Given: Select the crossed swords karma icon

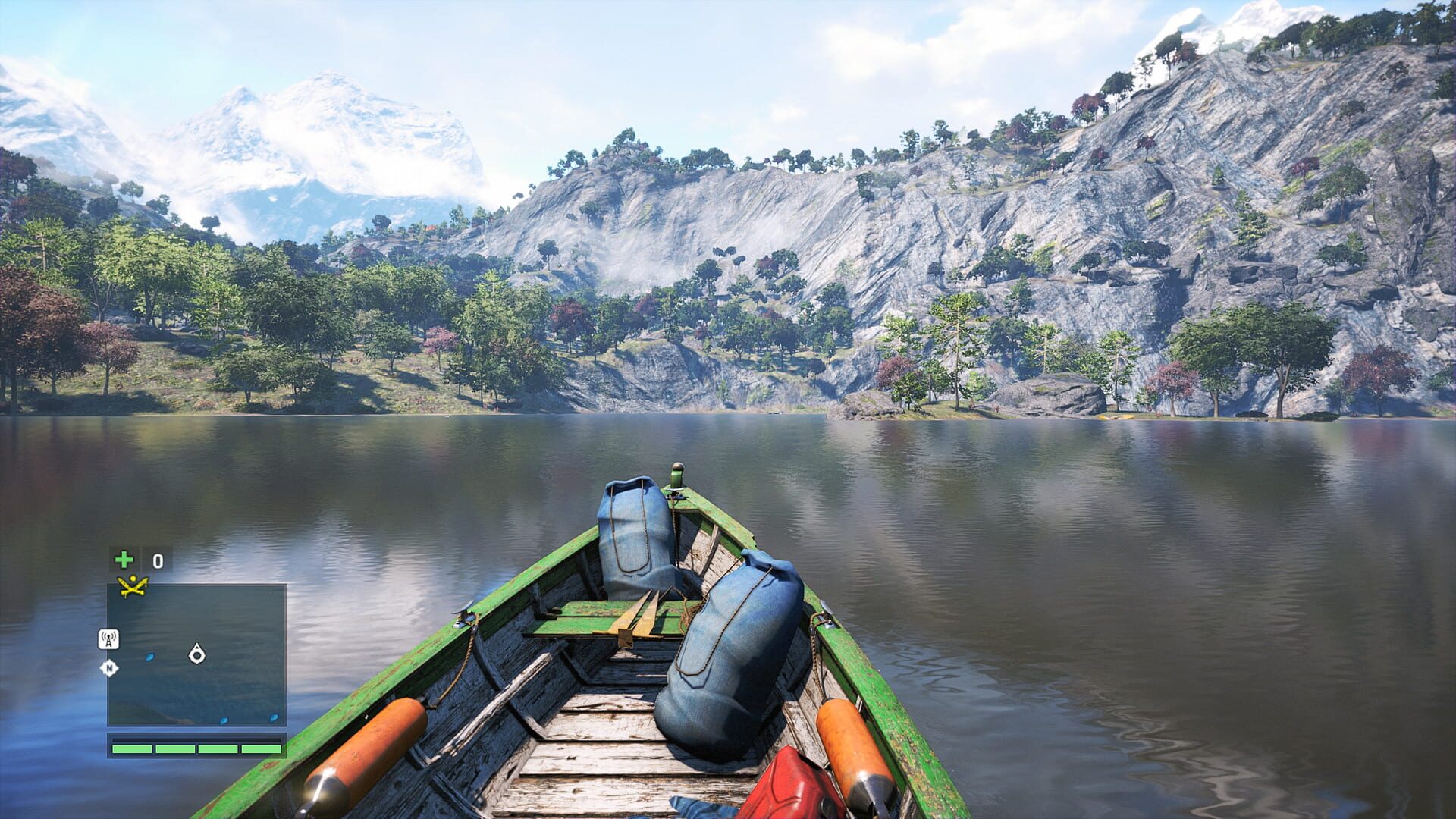Looking at the screenshot, I should pos(132,585).
